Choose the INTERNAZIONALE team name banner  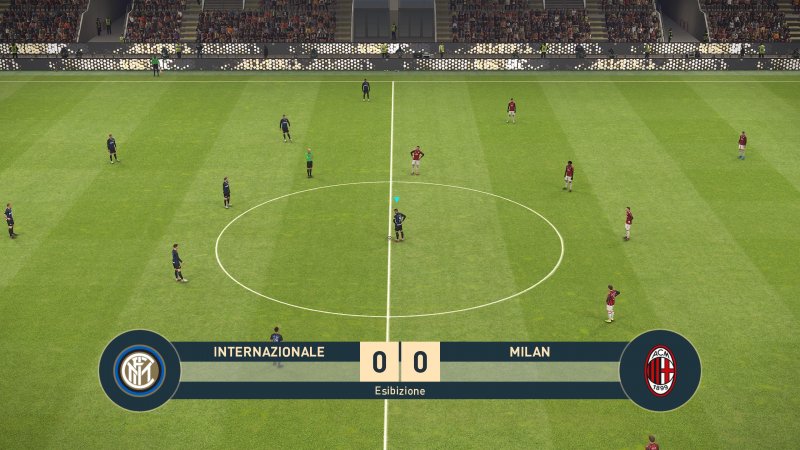click(268, 352)
